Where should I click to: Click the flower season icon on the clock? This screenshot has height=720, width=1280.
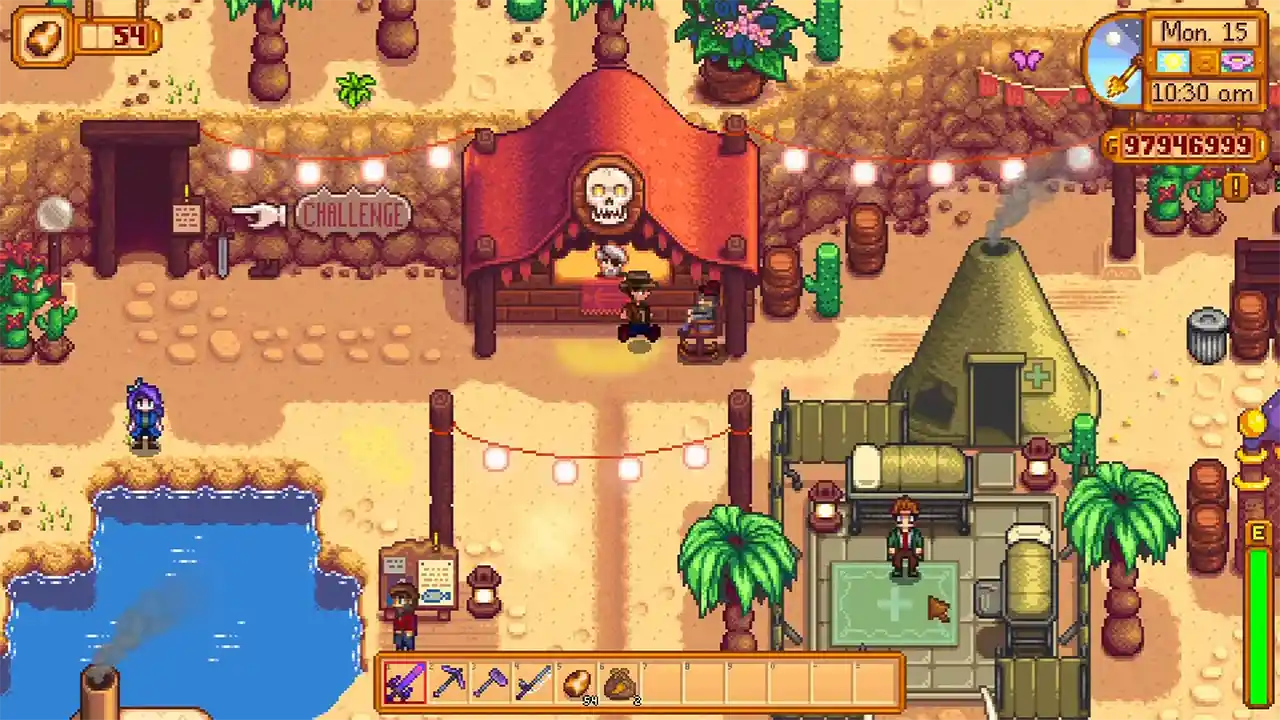coord(1236,62)
